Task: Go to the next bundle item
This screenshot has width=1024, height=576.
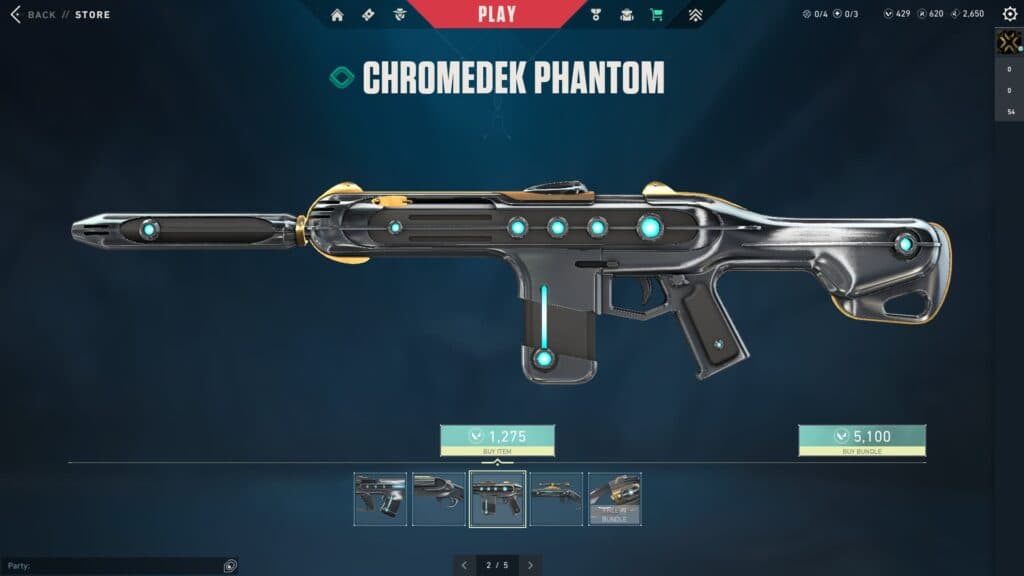Action: [x=530, y=565]
